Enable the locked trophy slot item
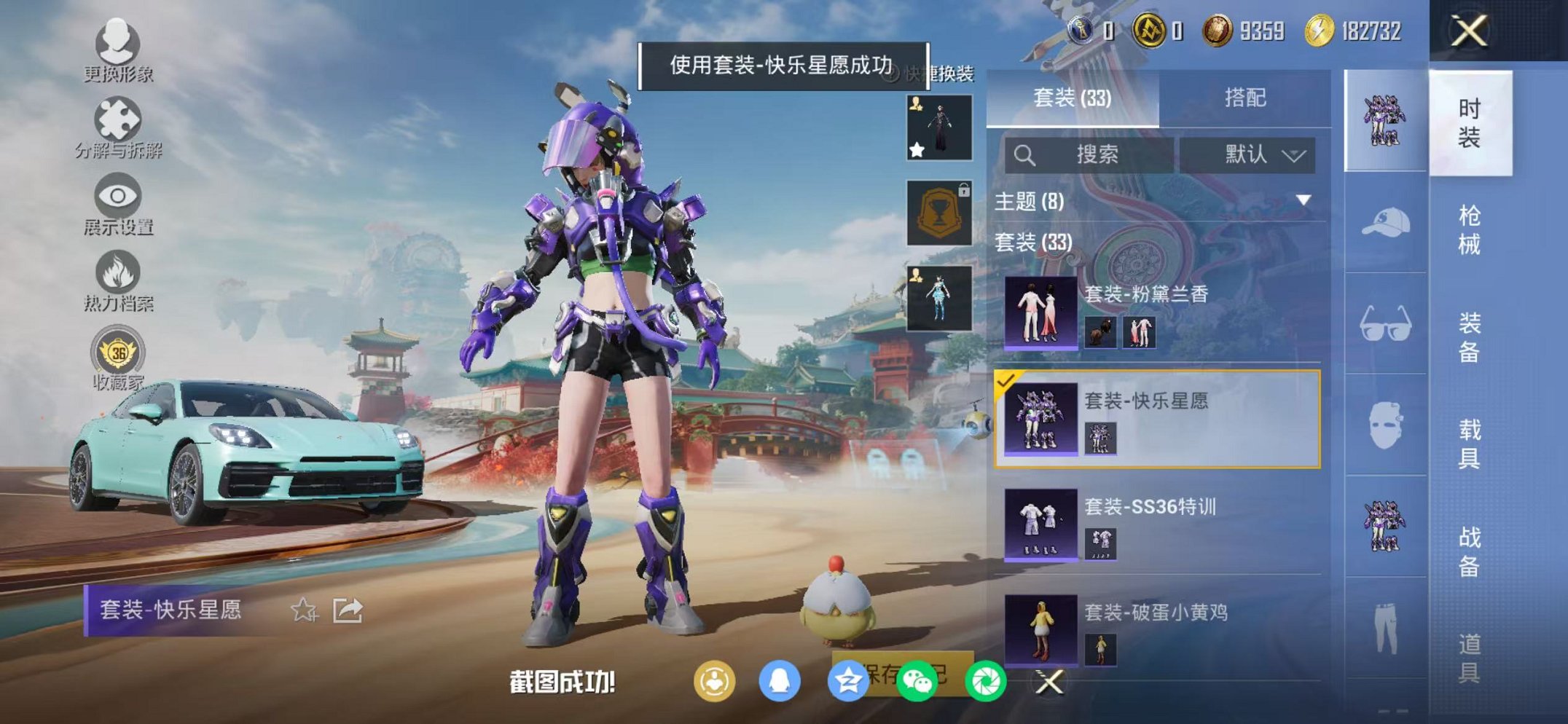Viewport: 1568px width, 724px height. tap(938, 213)
